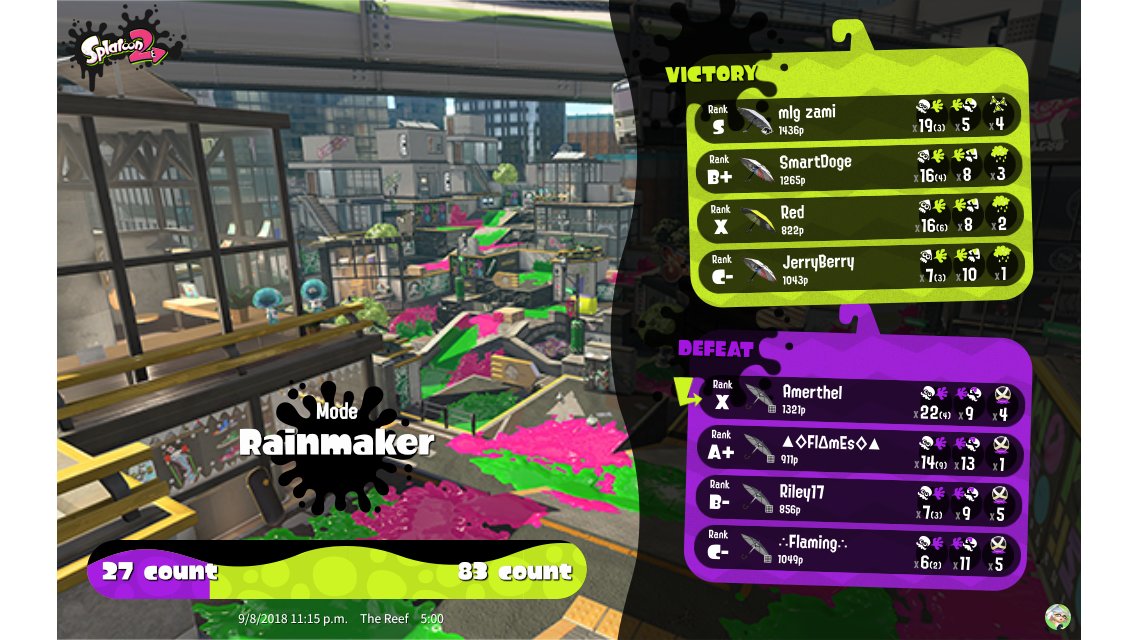Image resolution: width=1138 pixels, height=640 pixels.
Task: Select the C- ranked row on the defeated team
Action: [x=860, y=548]
